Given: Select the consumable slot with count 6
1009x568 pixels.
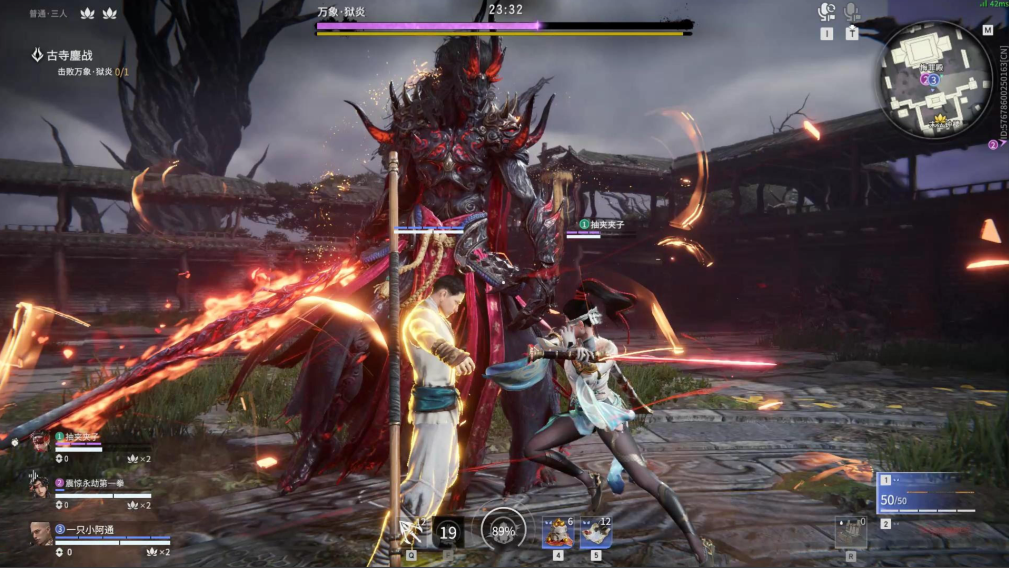Looking at the screenshot, I should click(557, 532).
